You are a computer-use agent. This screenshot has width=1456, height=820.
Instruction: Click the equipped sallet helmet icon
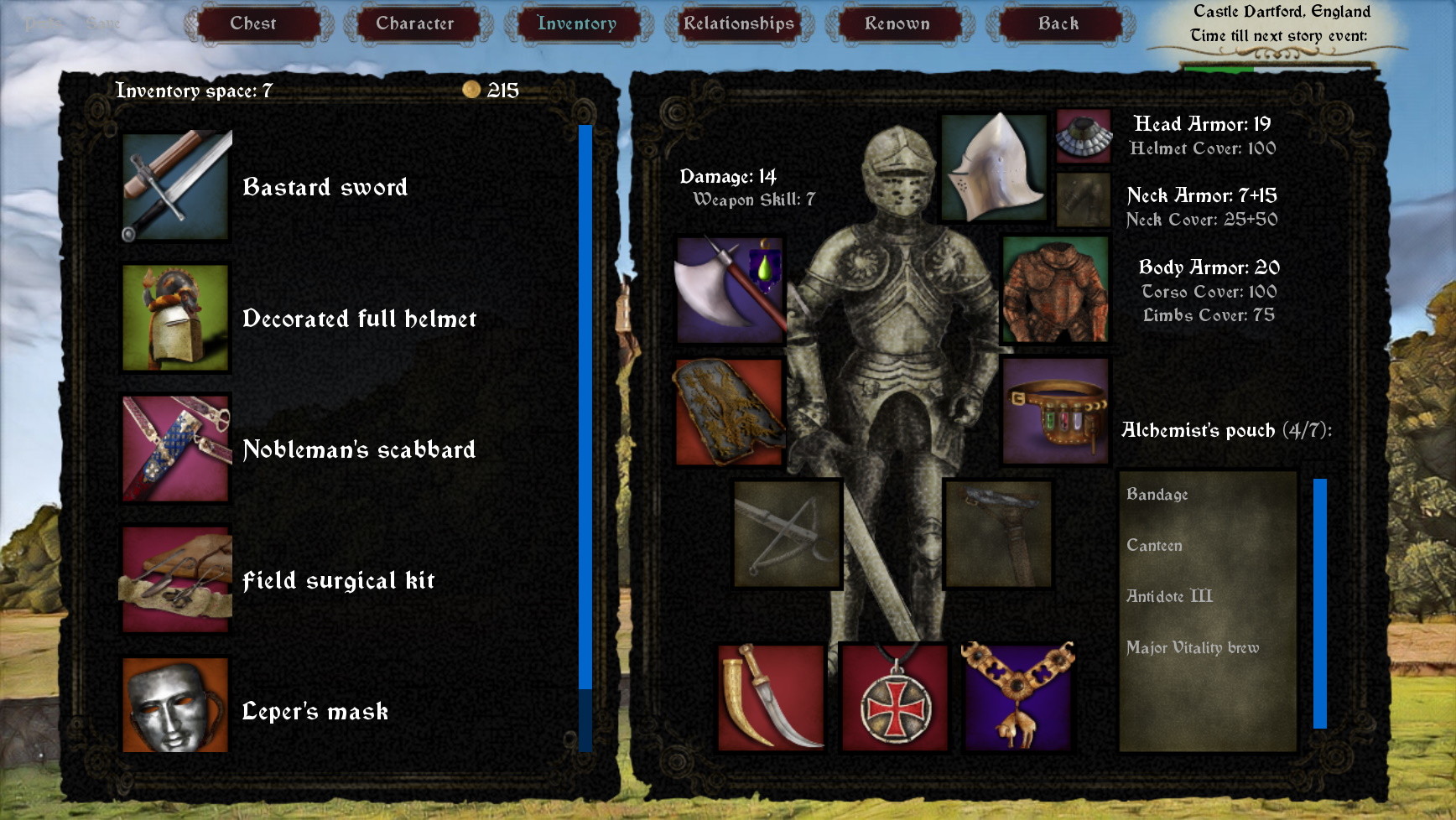(994, 168)
